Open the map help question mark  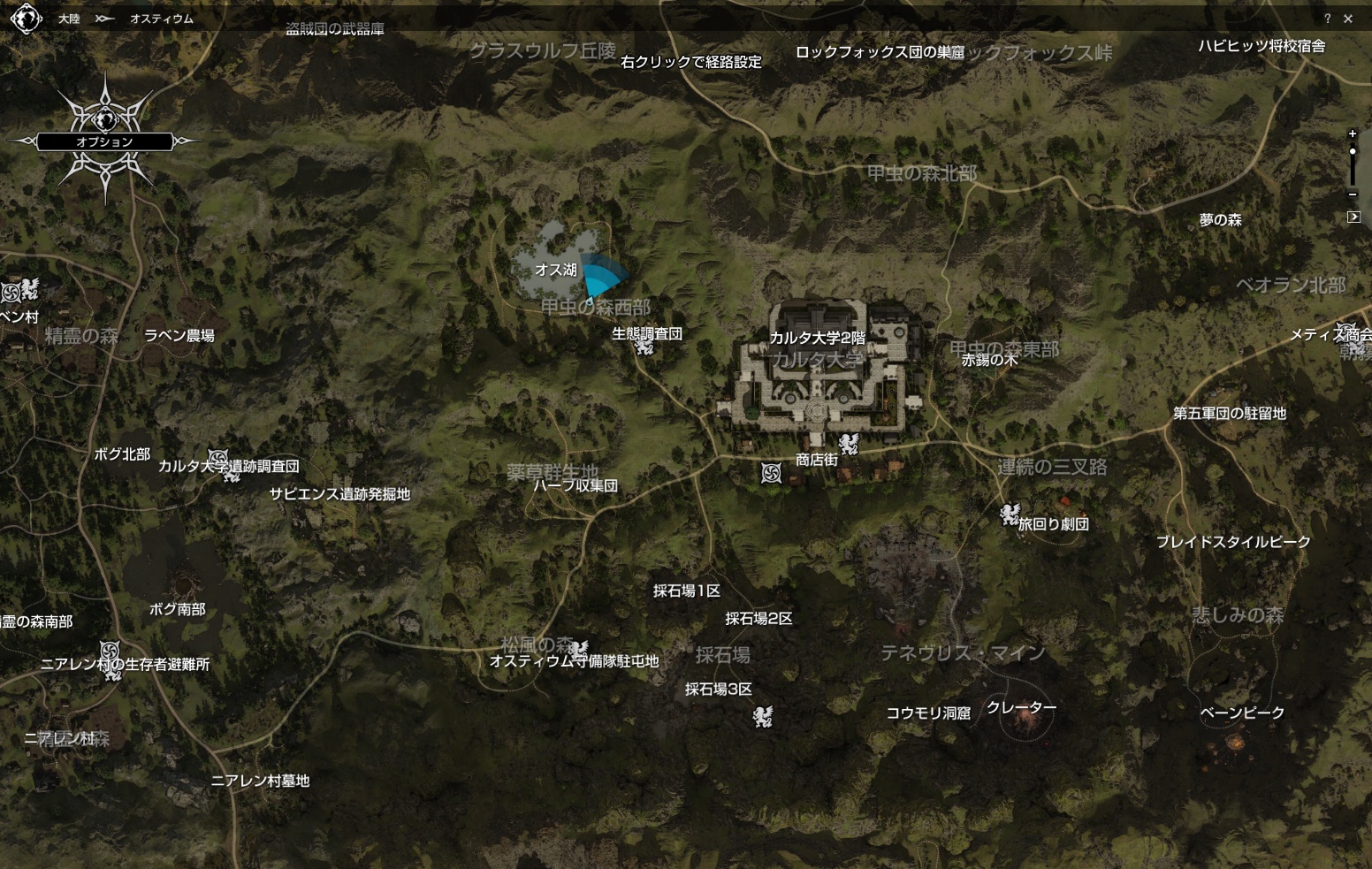[1327, 19]
